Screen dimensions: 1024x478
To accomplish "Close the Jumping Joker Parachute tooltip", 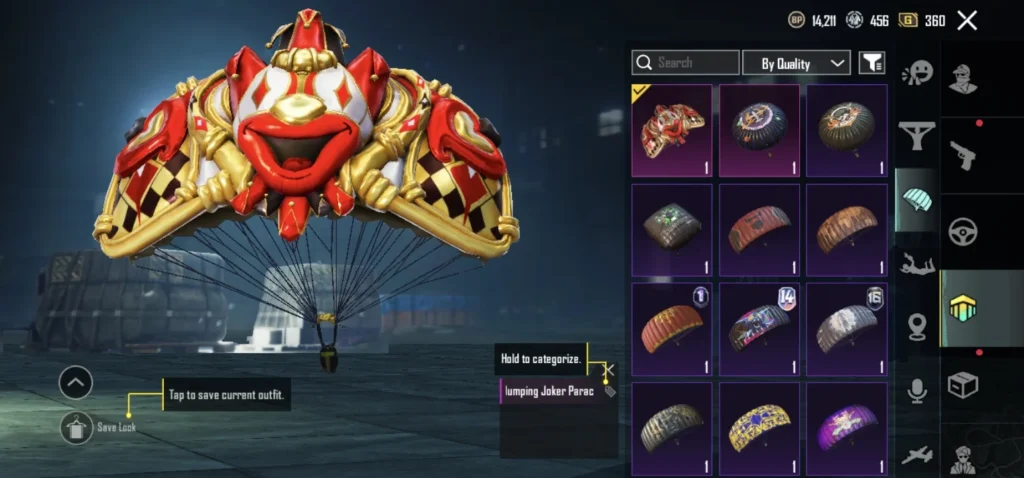I will [x=608, y=369].
